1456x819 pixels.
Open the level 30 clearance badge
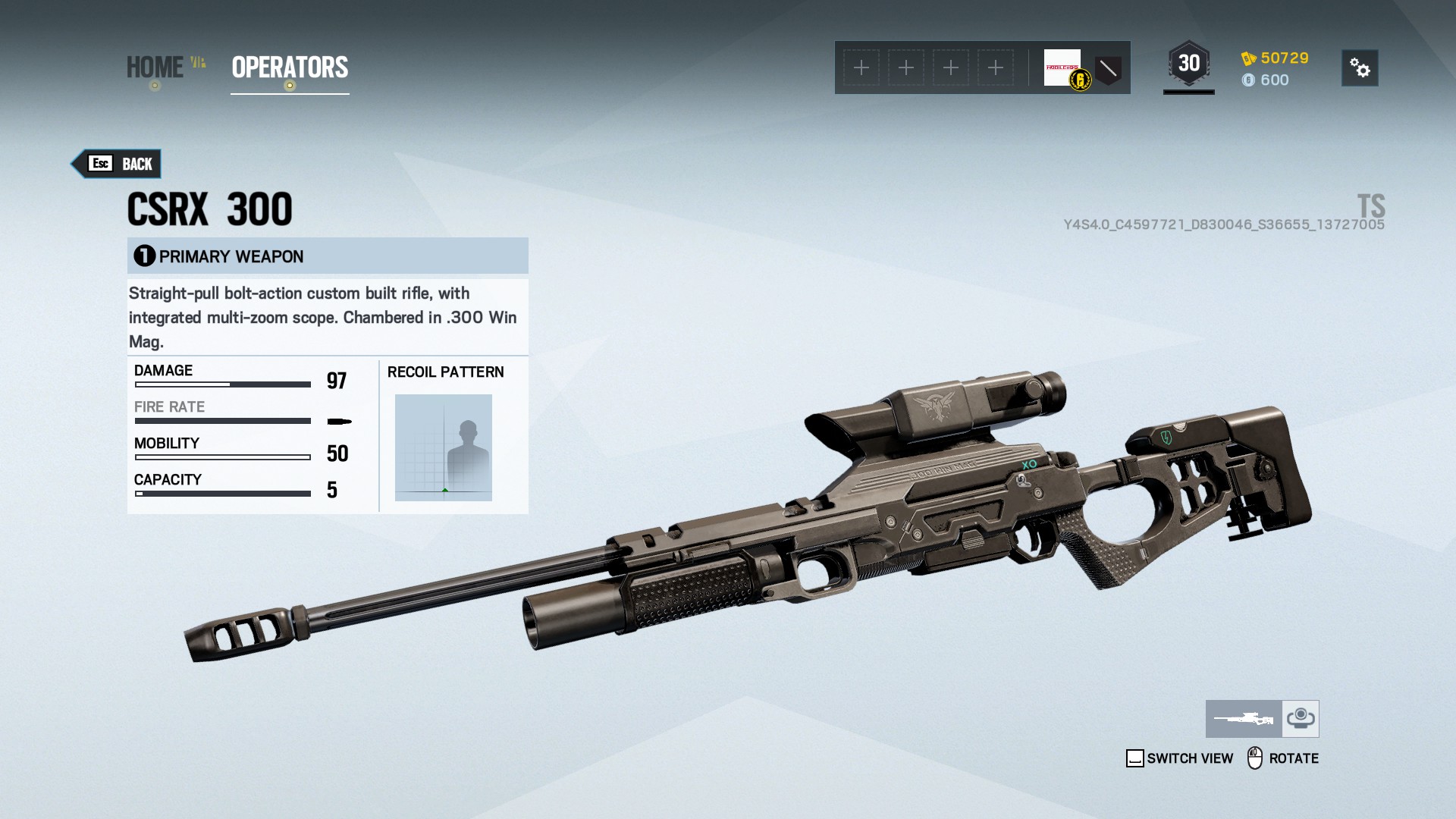click(x=1188, y=64)
